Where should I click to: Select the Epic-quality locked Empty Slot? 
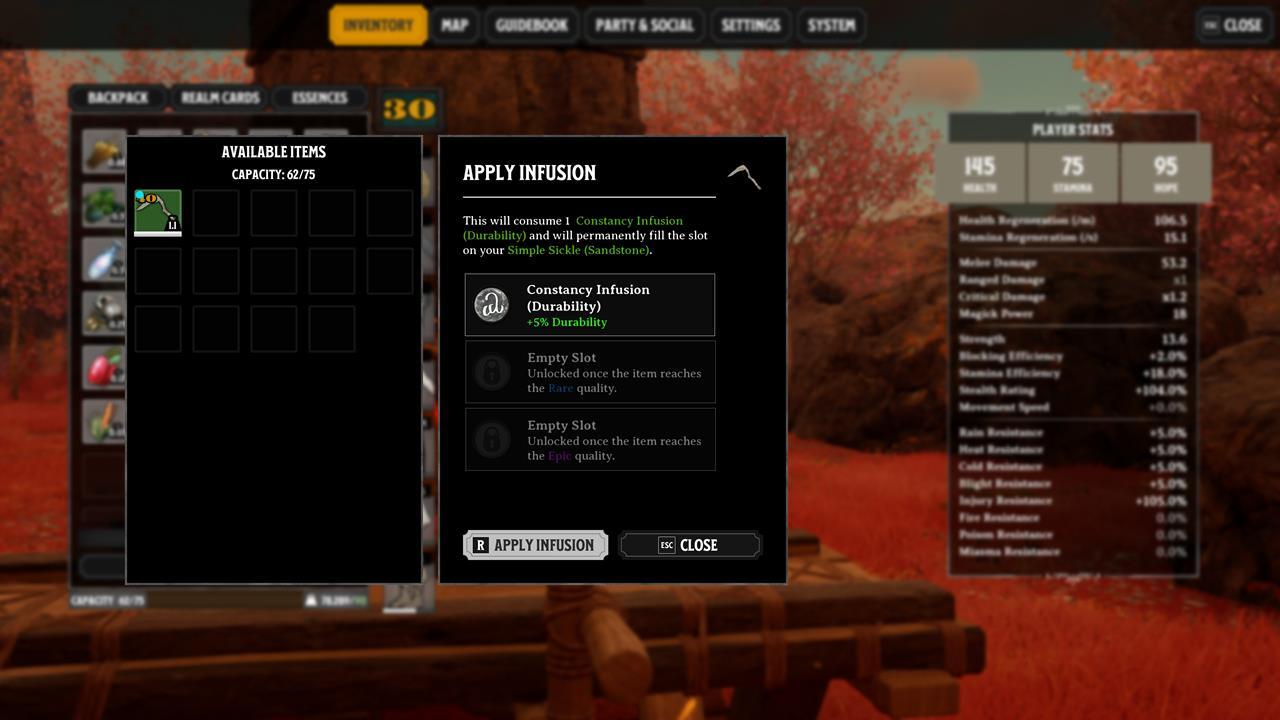(590, 440)
